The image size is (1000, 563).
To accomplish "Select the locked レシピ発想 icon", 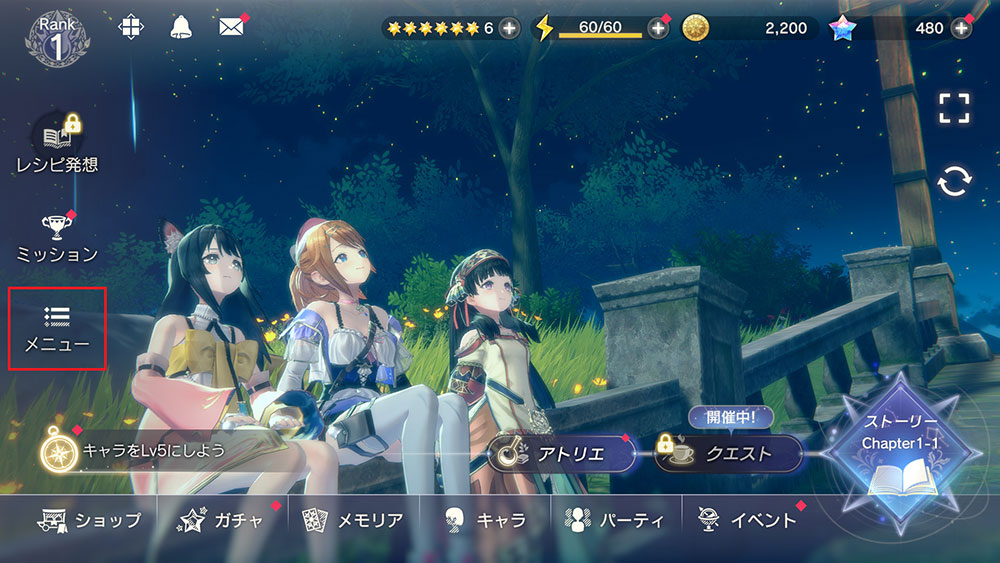I will point(57,146).
